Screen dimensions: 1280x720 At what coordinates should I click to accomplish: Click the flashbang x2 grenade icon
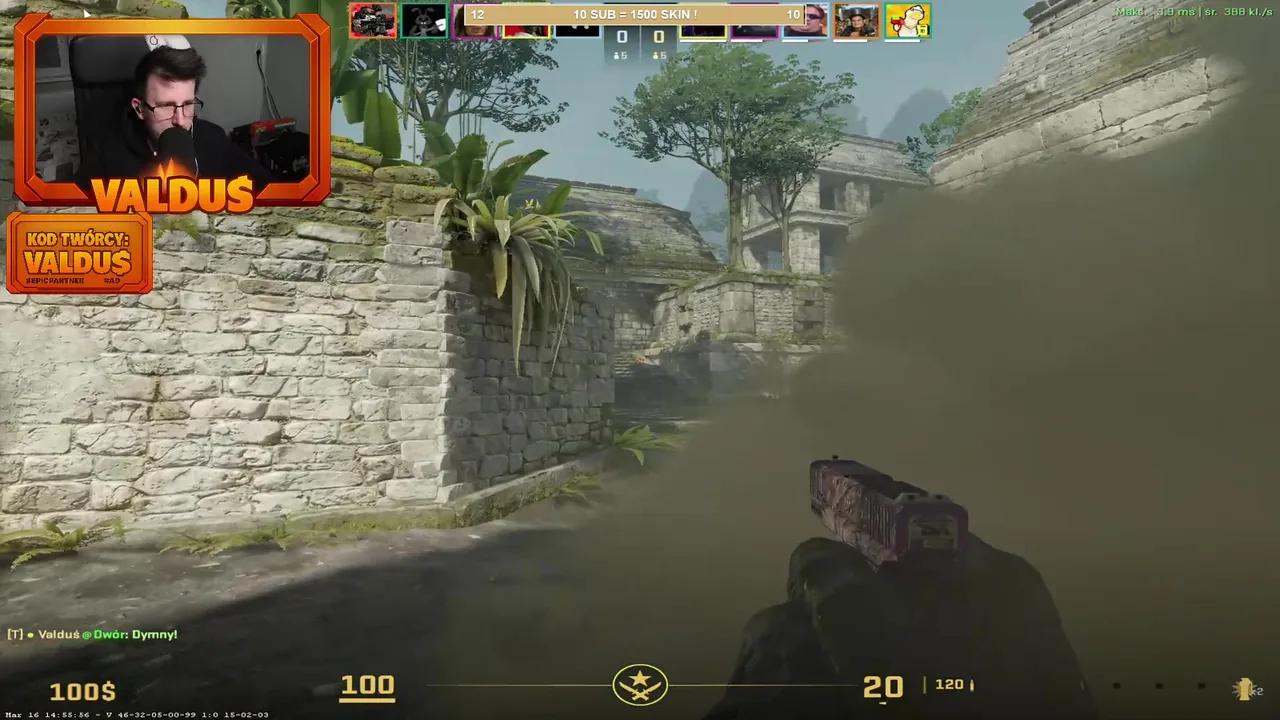click(1244, 688)
